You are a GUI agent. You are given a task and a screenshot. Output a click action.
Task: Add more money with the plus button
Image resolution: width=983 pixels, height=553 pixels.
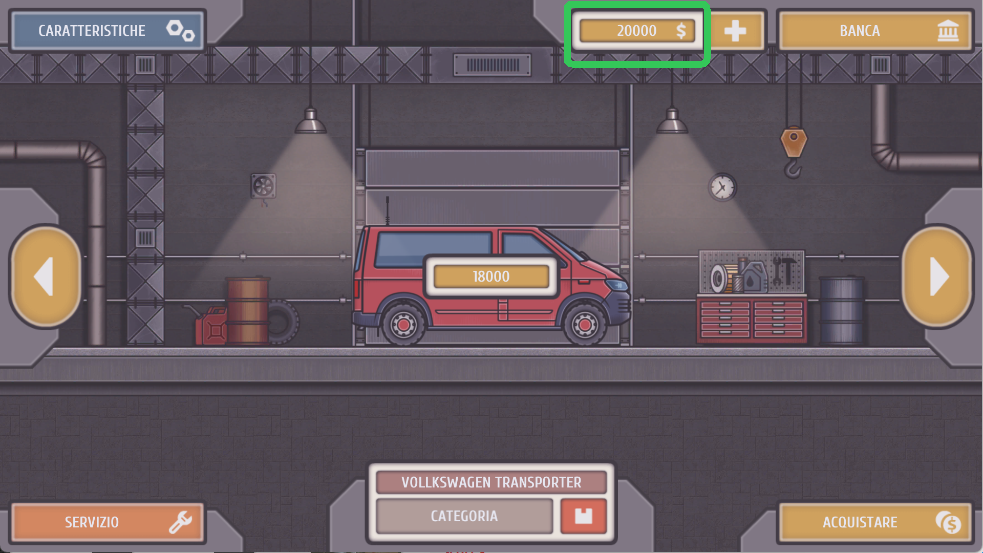(735, 31)
